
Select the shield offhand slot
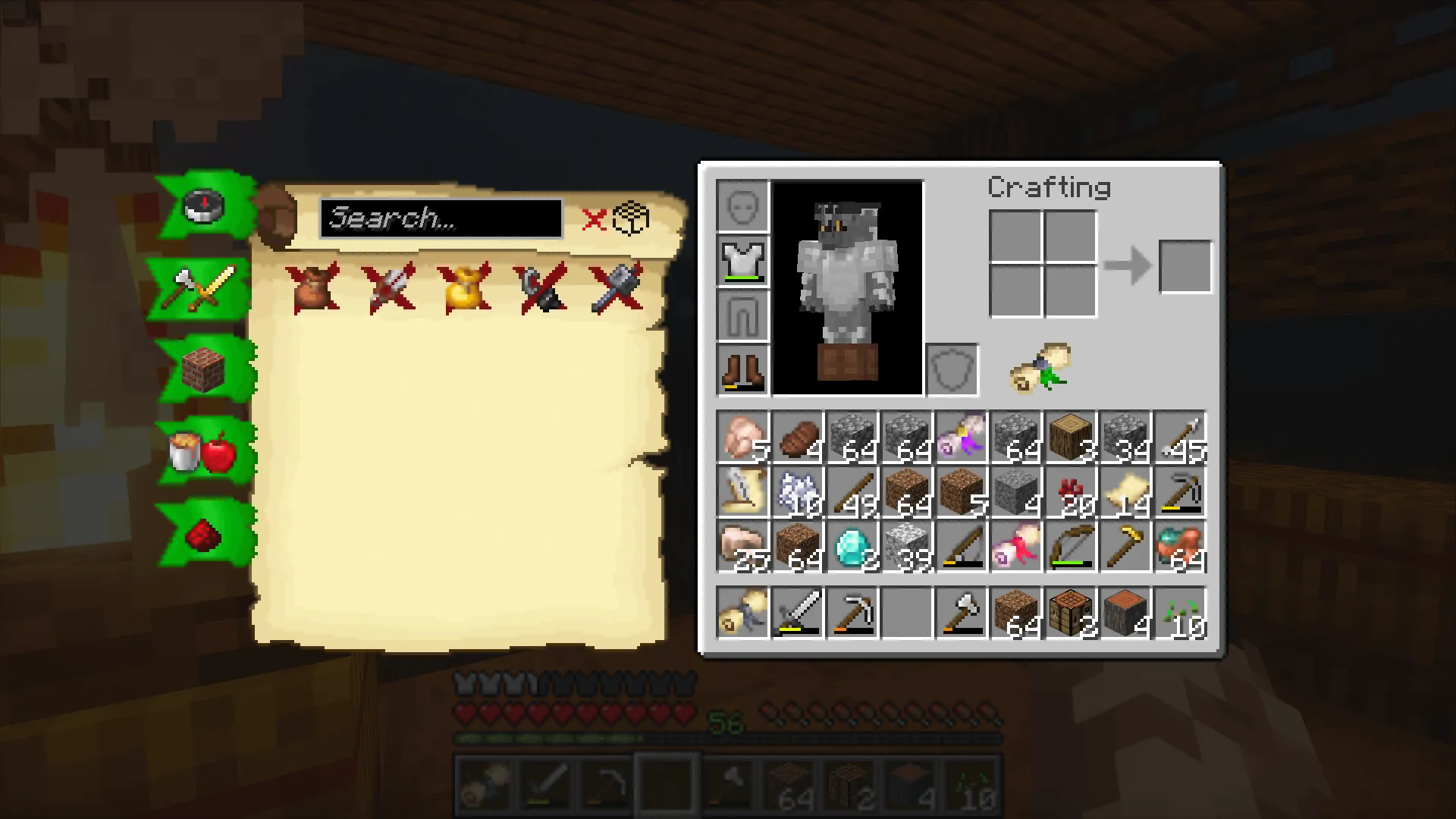tap(951, 369)
